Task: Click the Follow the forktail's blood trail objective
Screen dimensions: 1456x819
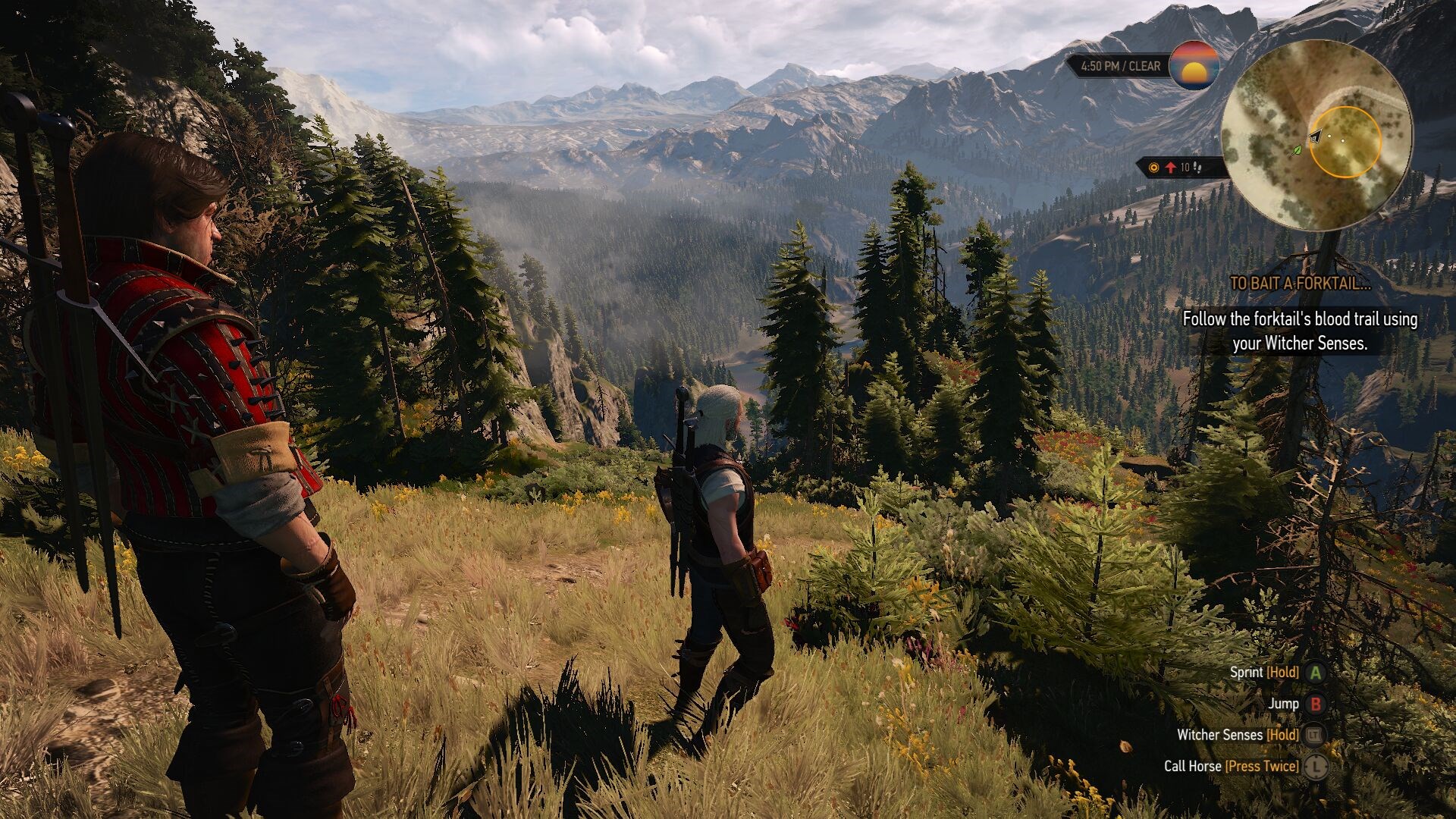Action: (1301, 331)
